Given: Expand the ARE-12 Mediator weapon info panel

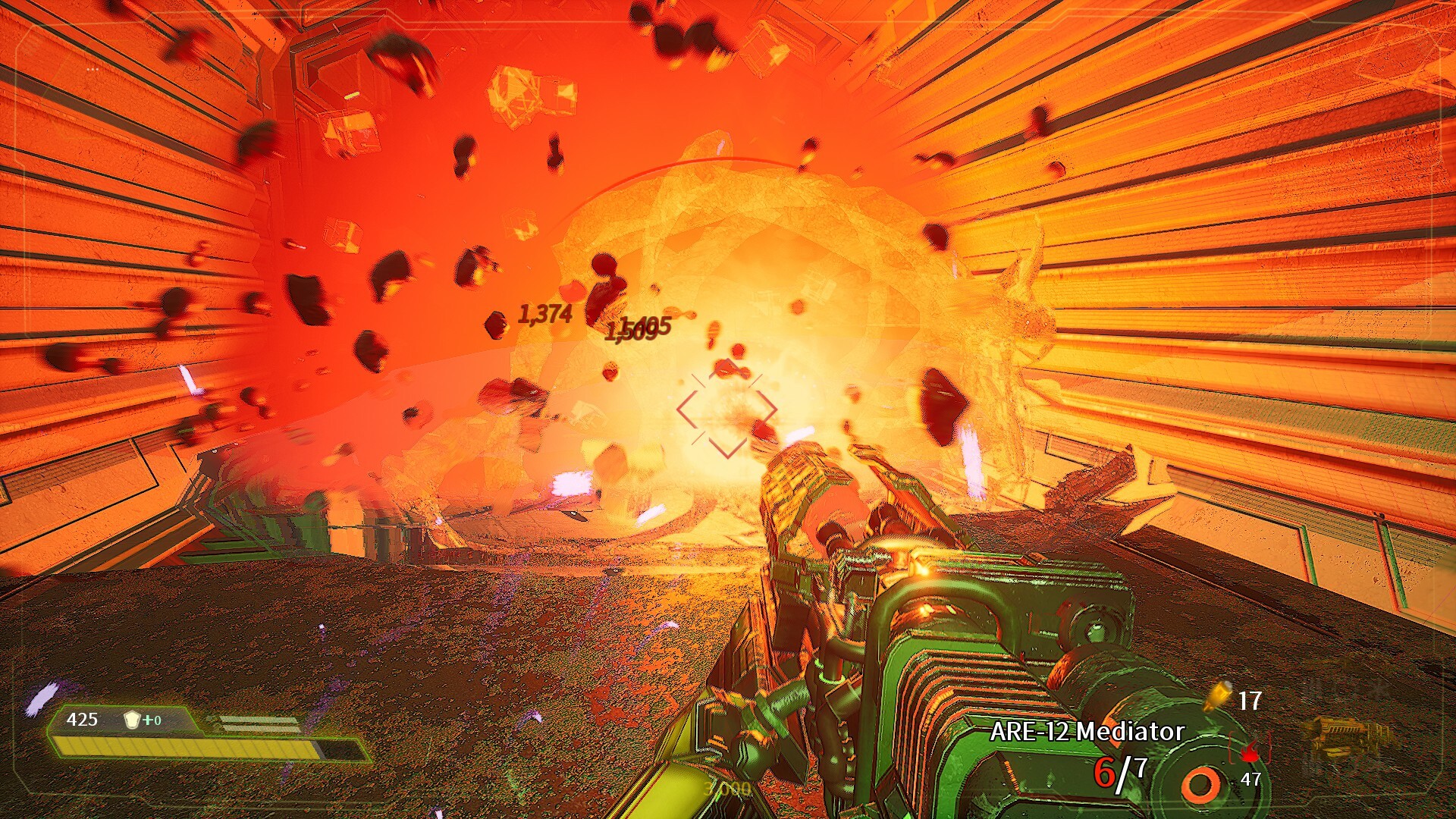Looking at the screenshot, I should (1084, 732).
